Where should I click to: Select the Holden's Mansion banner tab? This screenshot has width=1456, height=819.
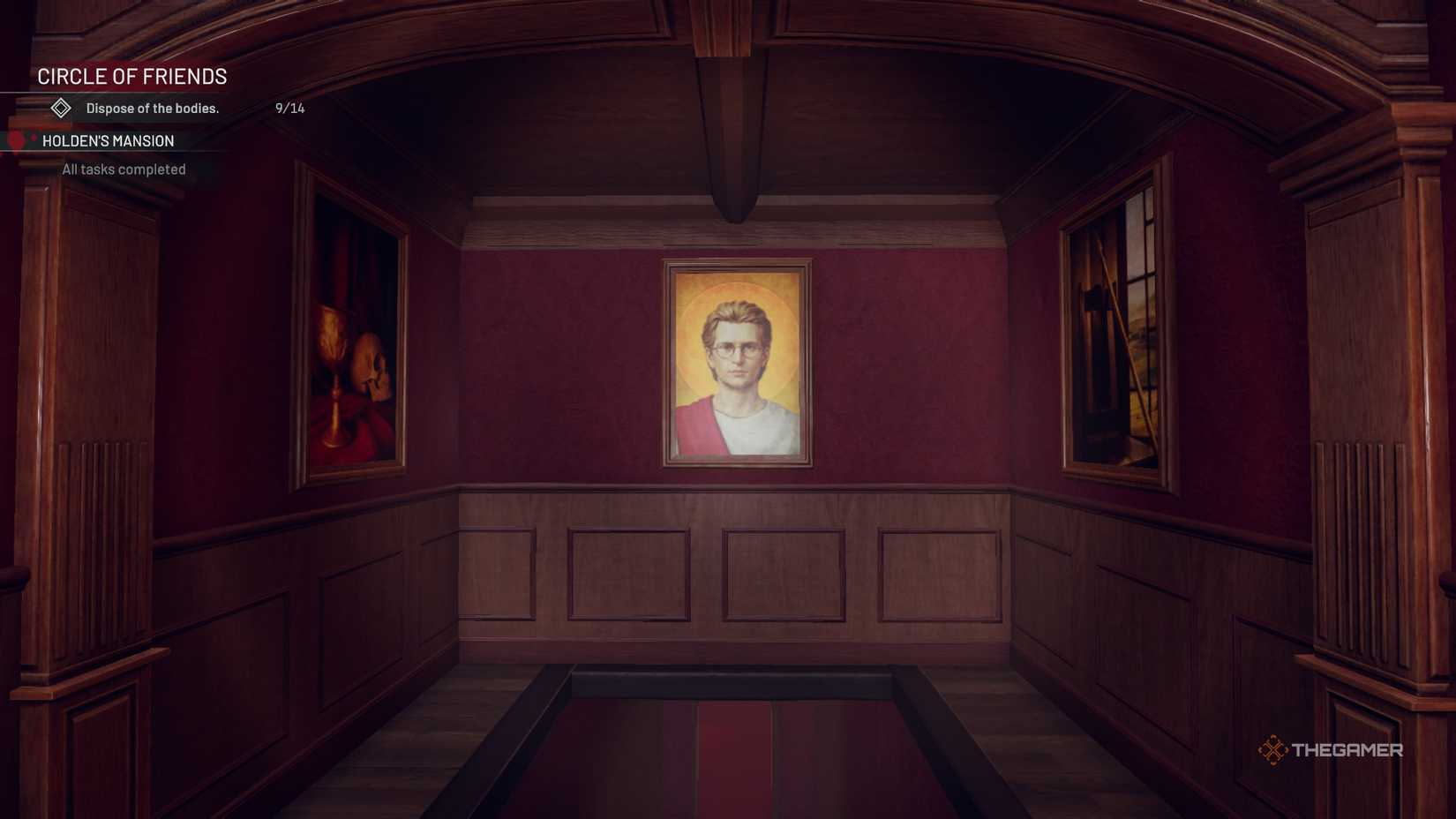pos(106,141)
